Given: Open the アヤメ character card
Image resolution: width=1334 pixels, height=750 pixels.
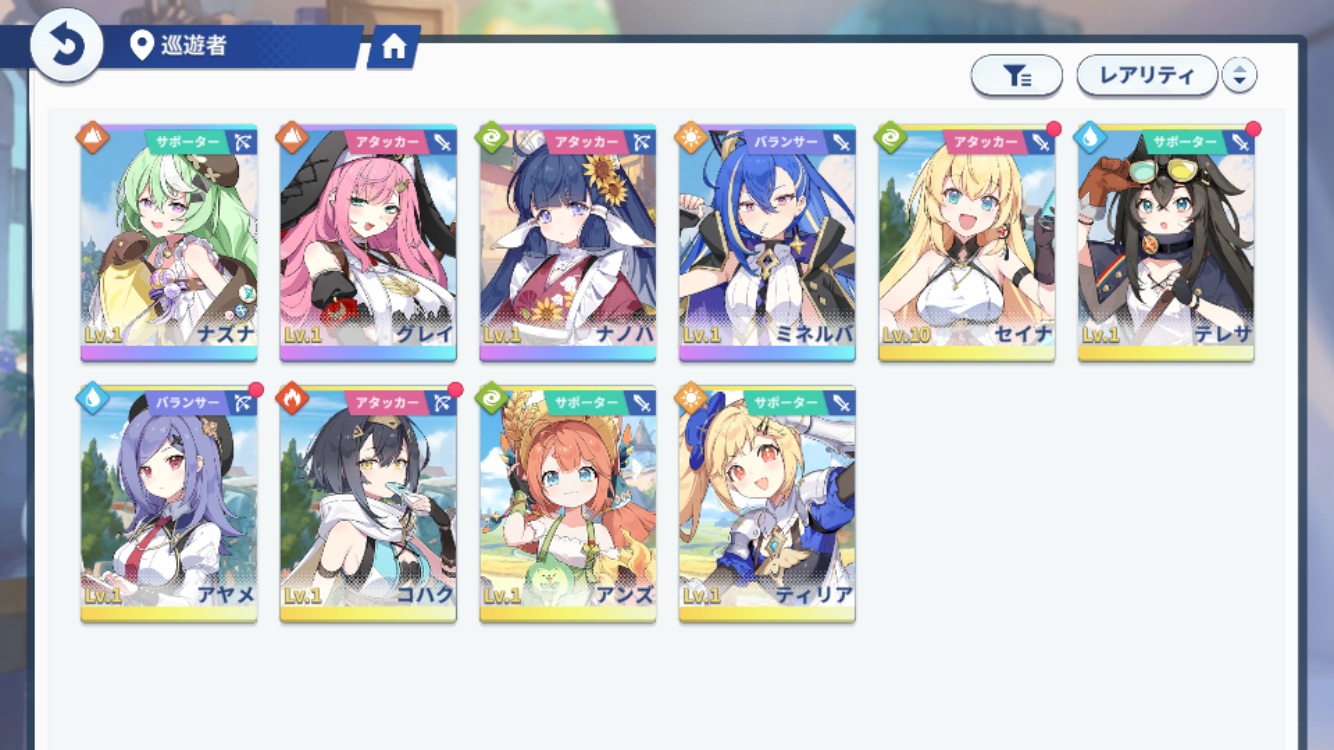Looking at the screenshot, I should 169,503.
